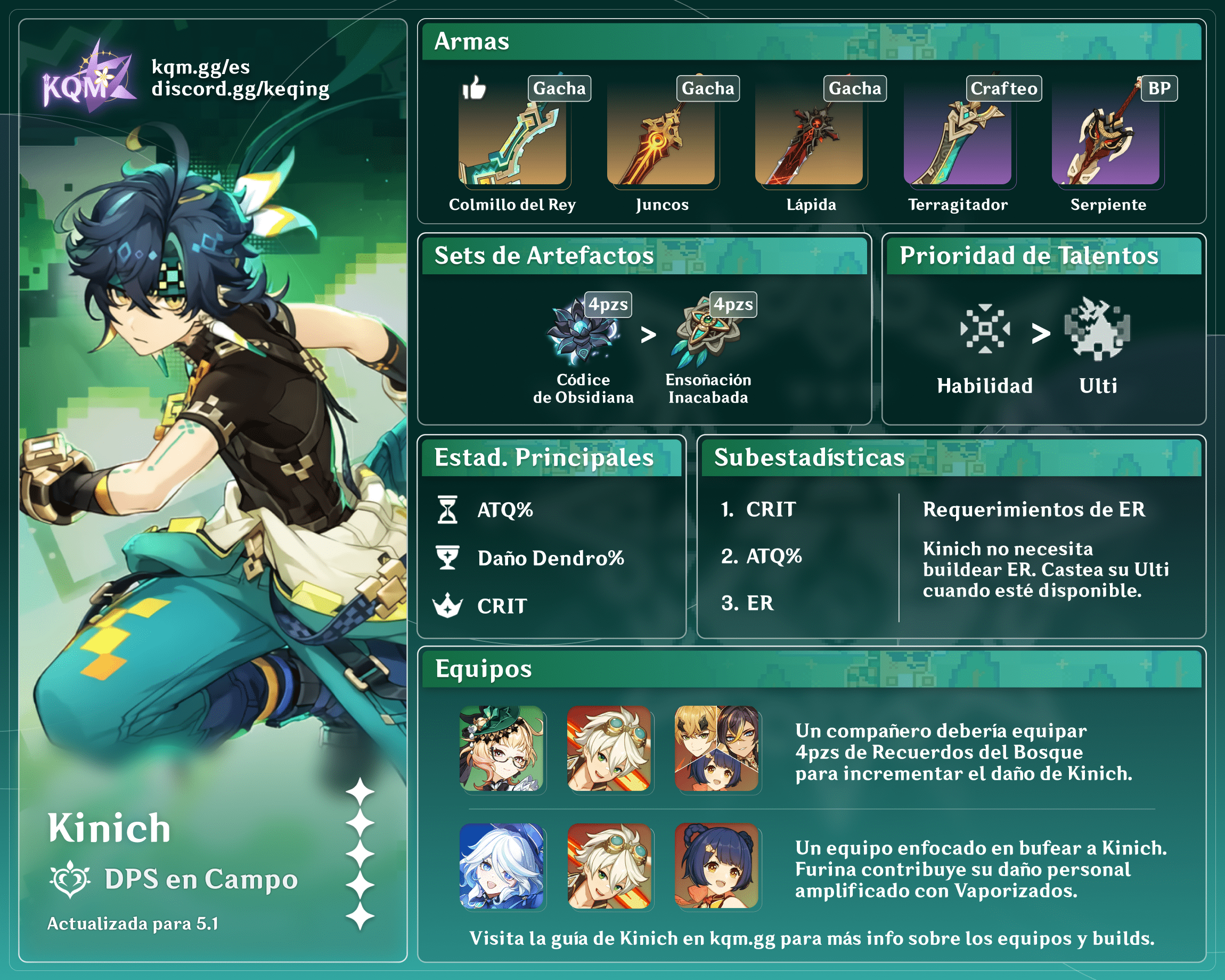Open the discord.gg/keqing link
The height and width of the screenshot is (980, 1225).
(240, 89)
